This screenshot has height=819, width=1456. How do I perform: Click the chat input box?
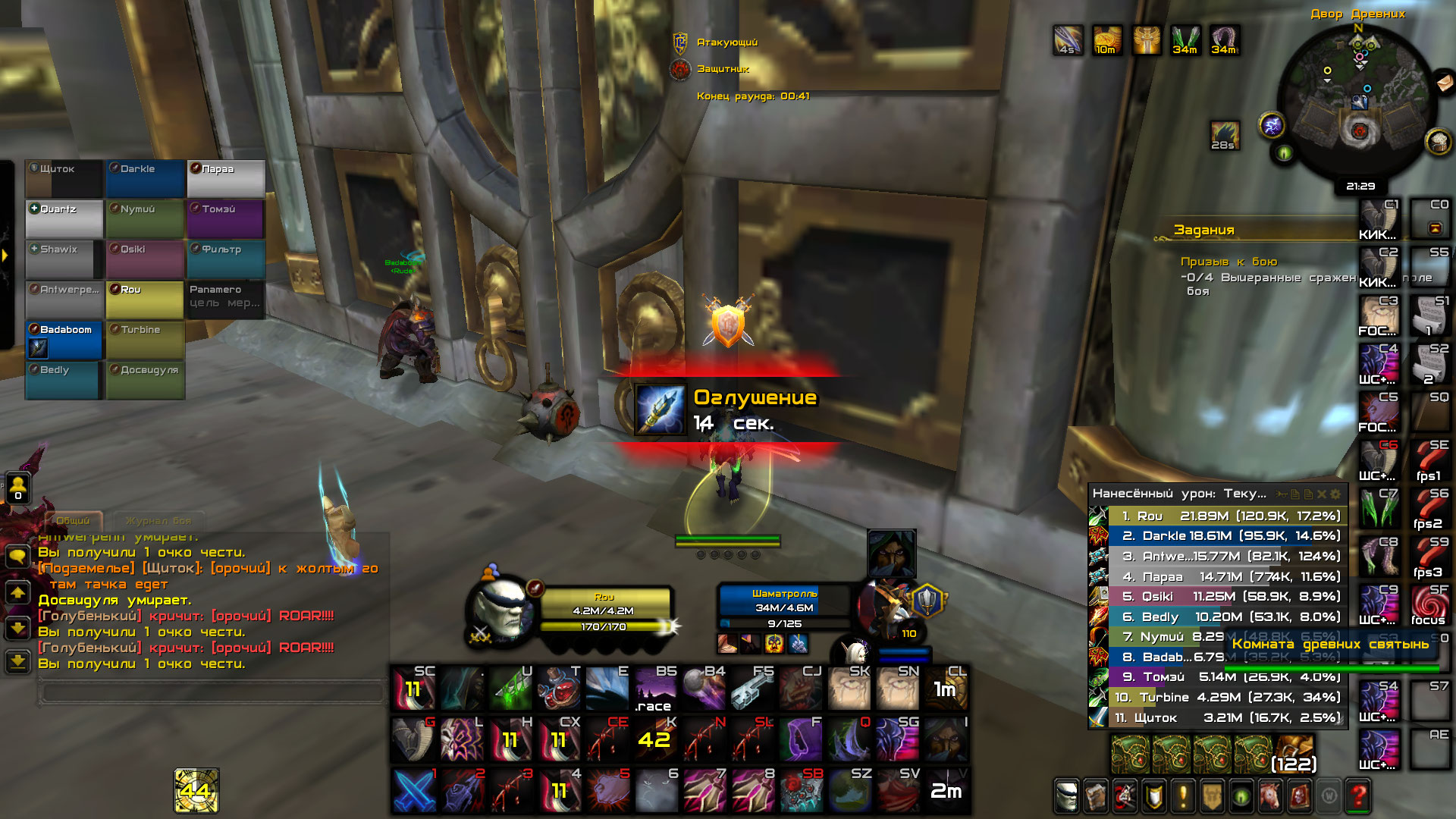[212, 692]
